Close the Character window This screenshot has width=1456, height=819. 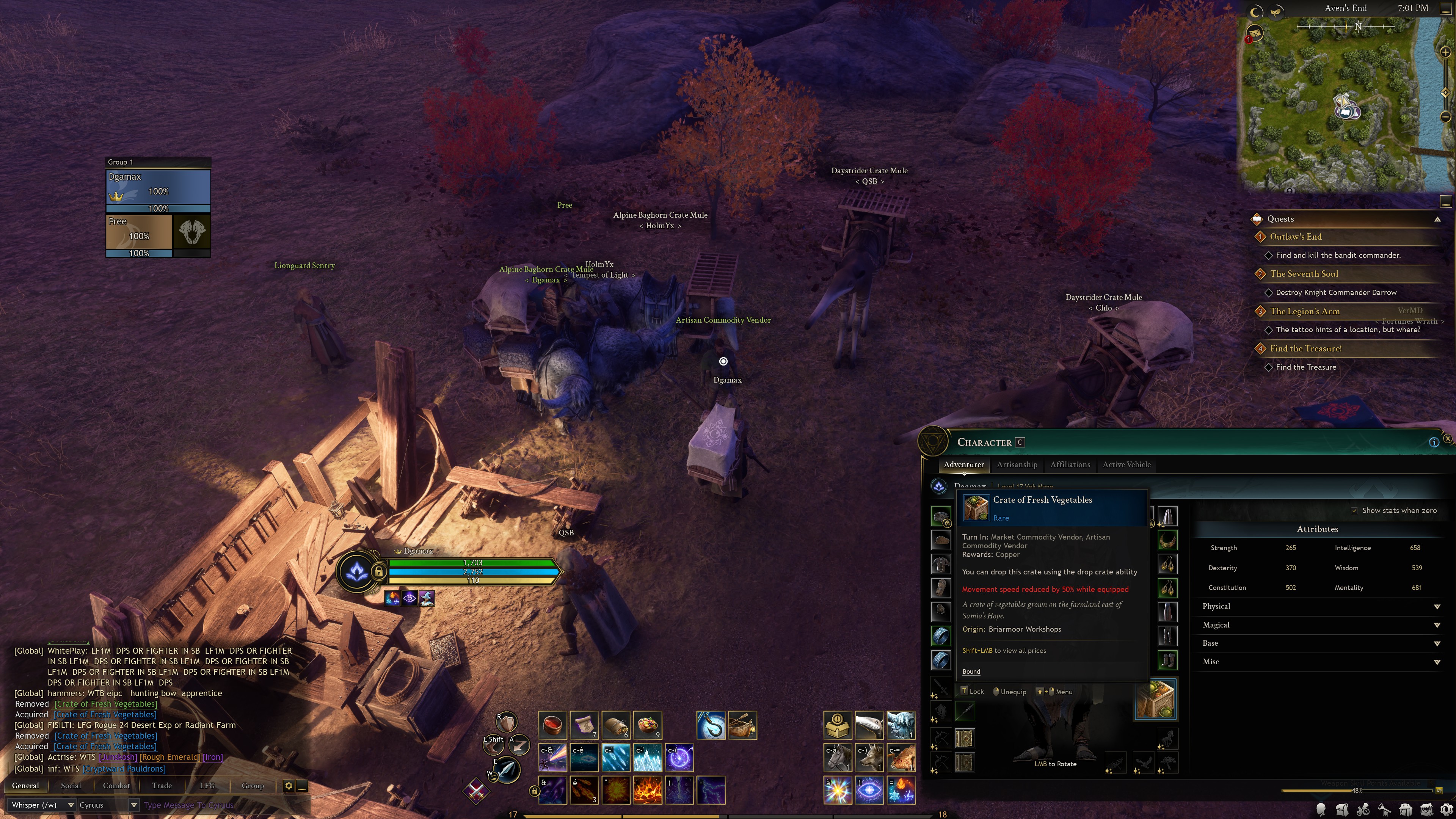pyautogui.click(x=1448, y=439)
